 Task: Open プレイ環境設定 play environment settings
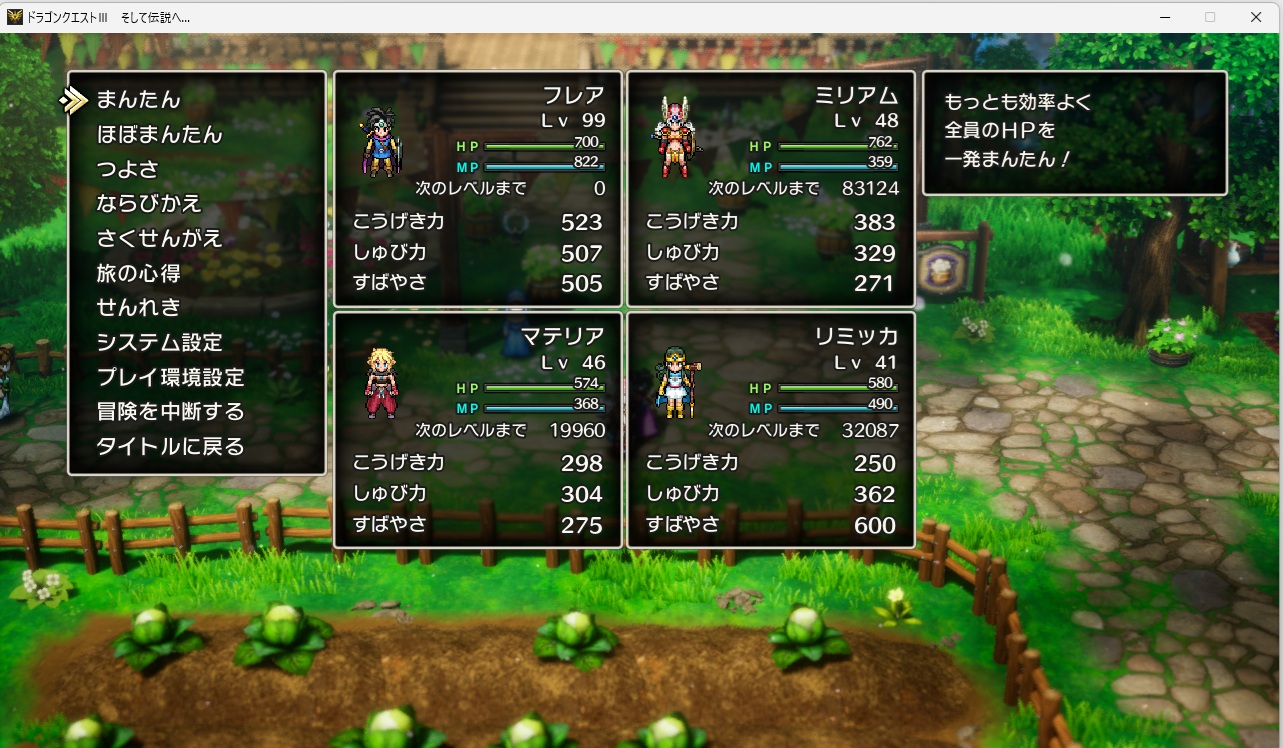[x=170, y=378]
